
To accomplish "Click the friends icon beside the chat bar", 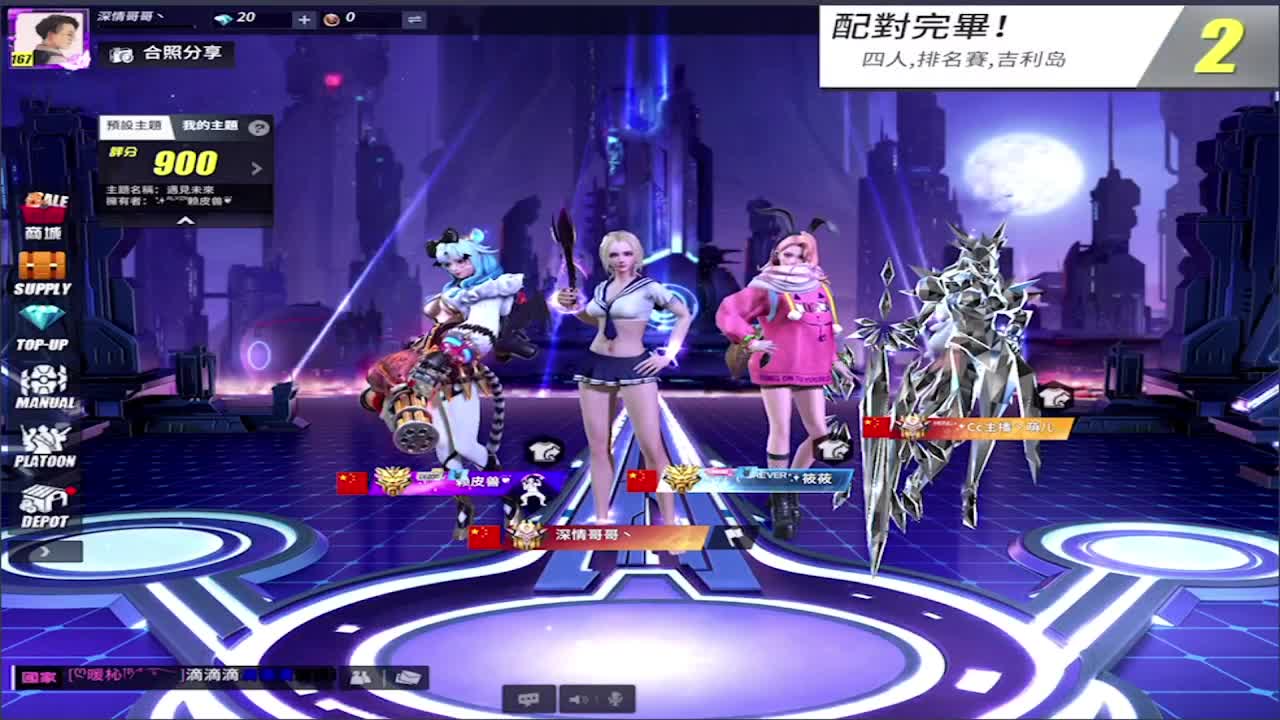I will (359, 679).
